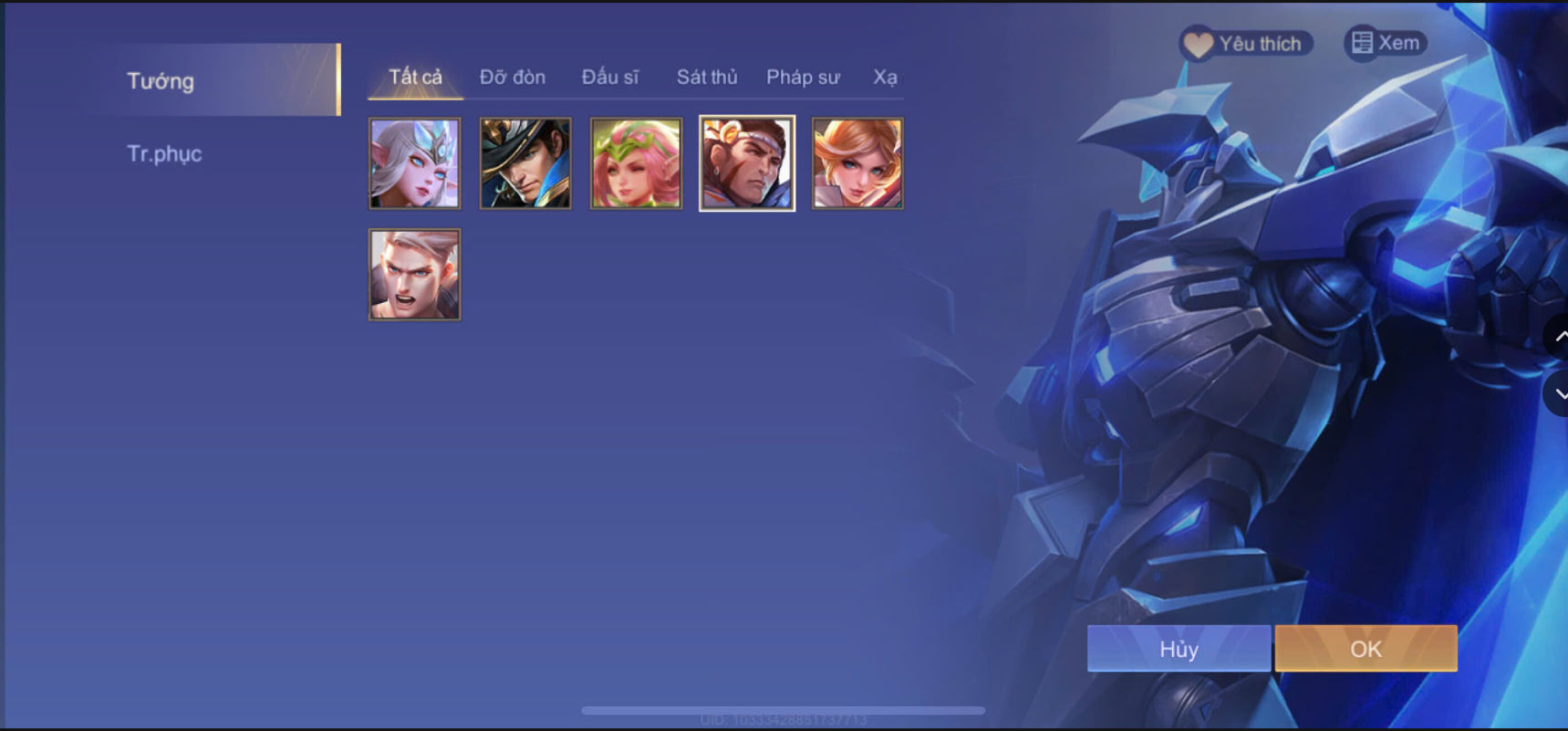Cancel with the Hủy button
1568x731 pixels.
(1179, 649)
